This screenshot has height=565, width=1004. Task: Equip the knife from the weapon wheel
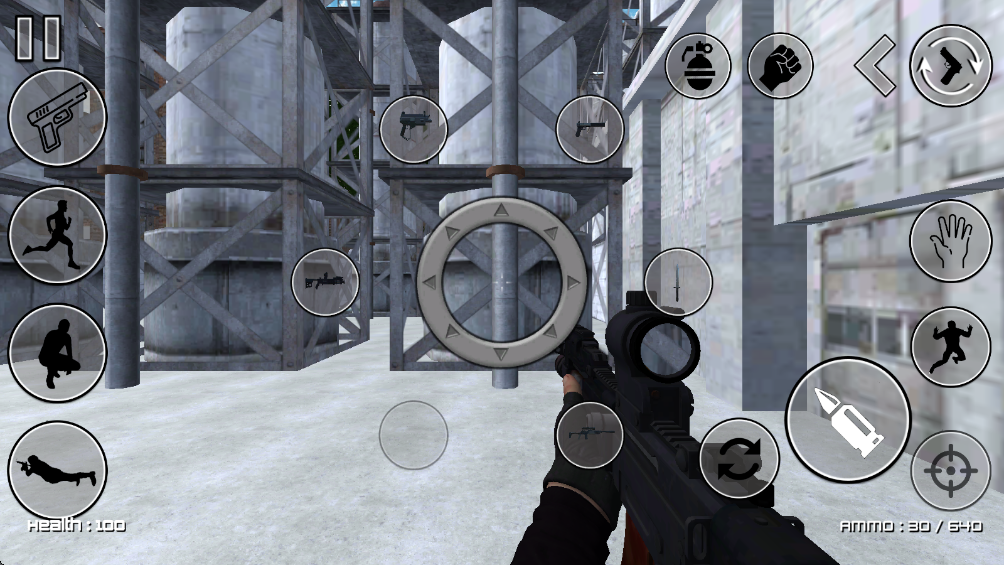(678, 282)
